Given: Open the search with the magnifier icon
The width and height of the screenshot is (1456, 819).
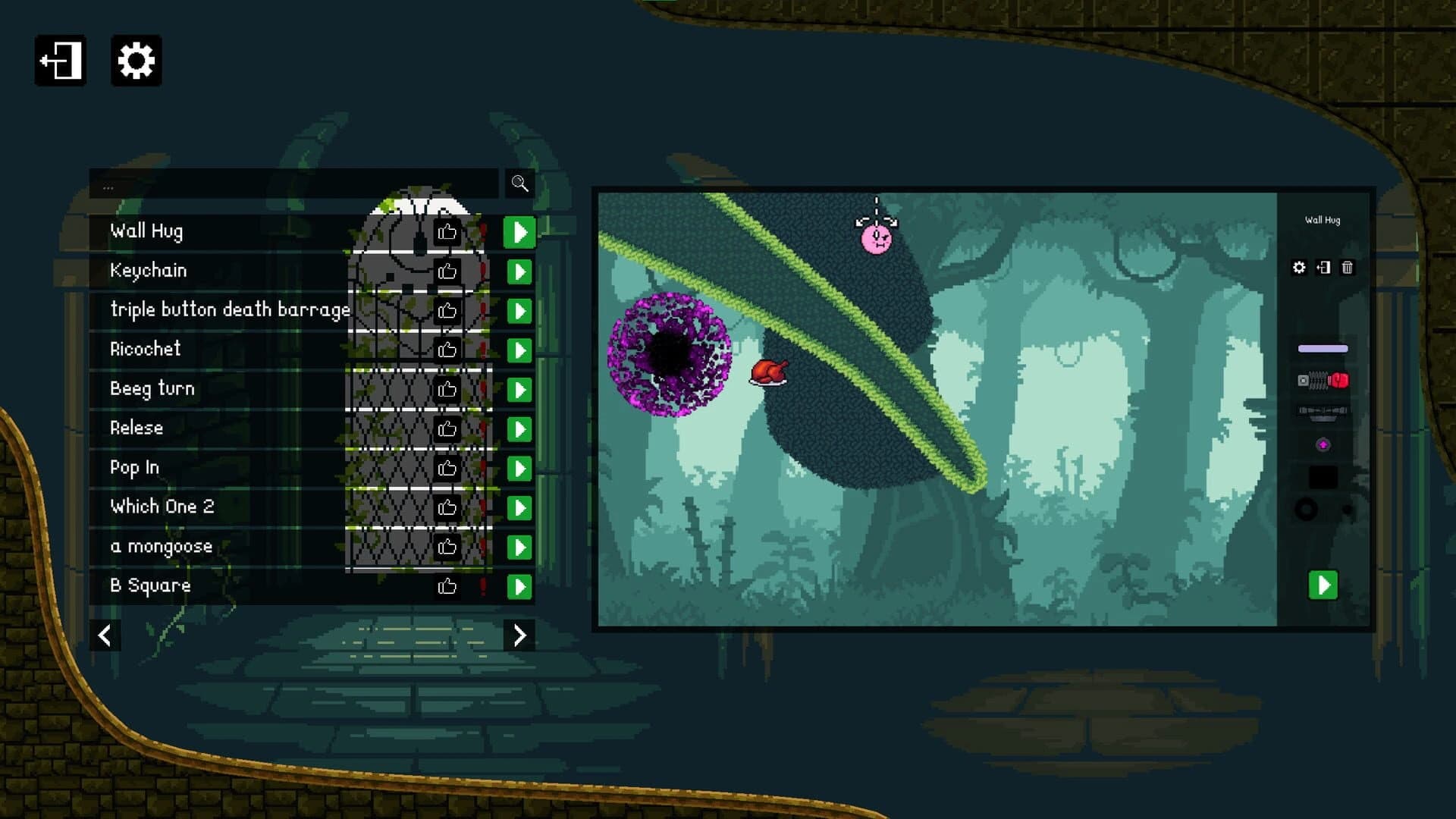Looking at the screenshot, I should tap(519, 184).
